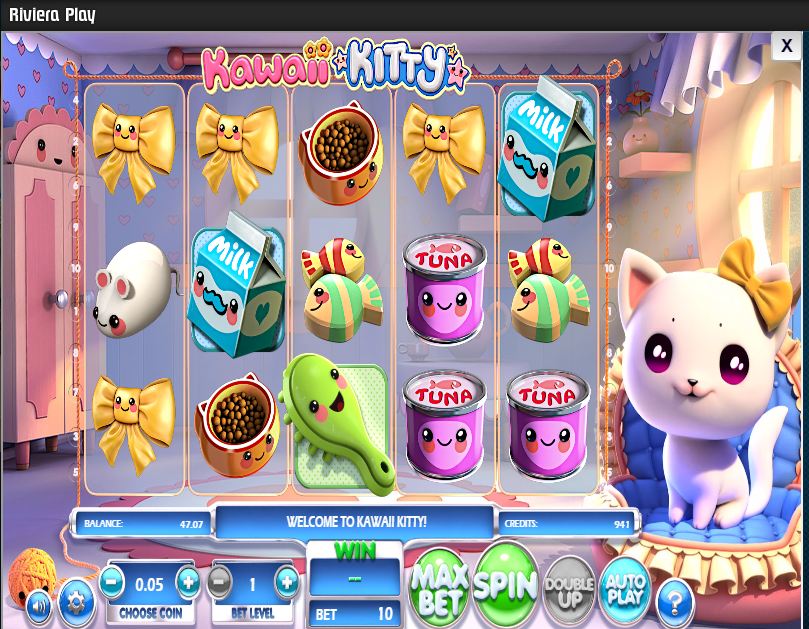Lower the bet level by one
The image size is (809, 629).
tap(220, 581)
